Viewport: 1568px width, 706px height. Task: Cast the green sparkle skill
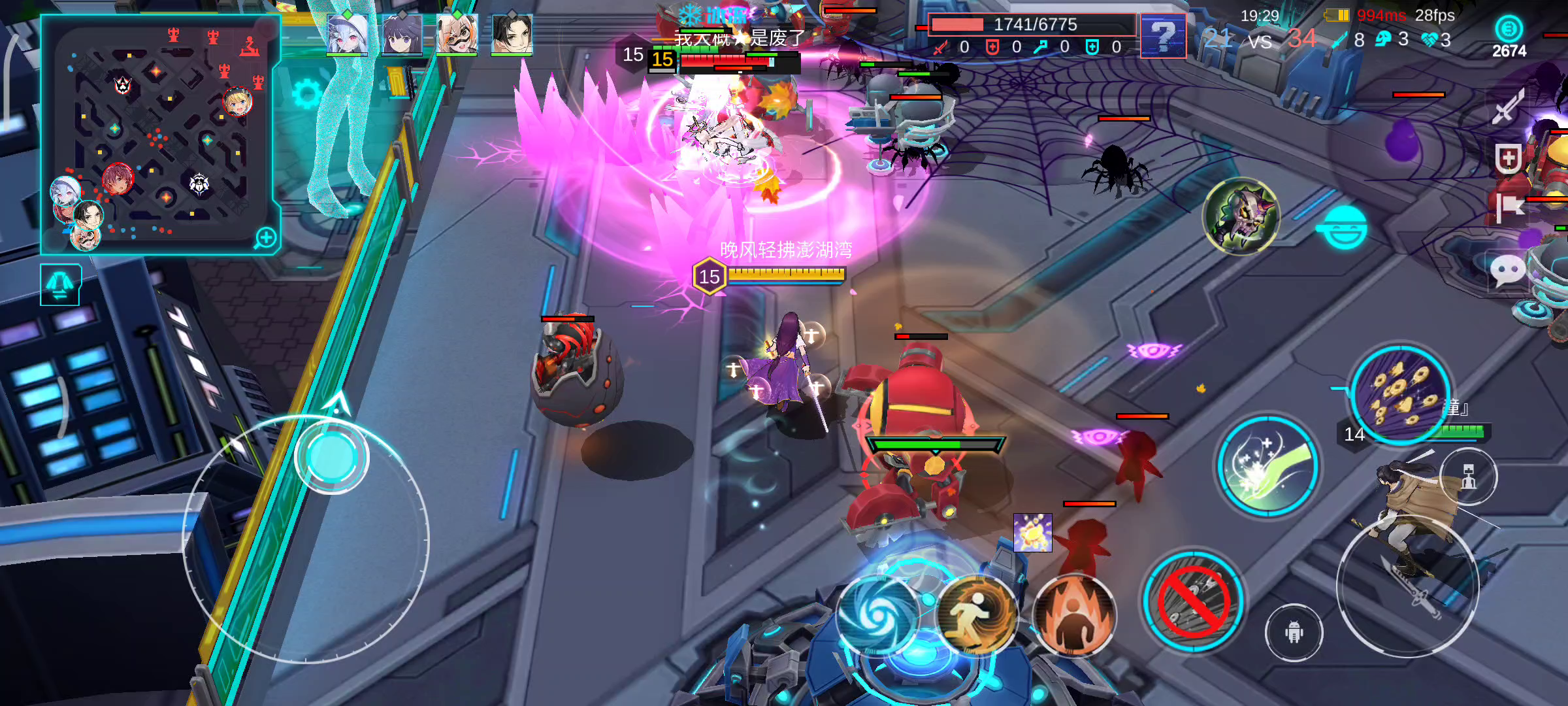pyautogui.click(x=1268, y=466)
